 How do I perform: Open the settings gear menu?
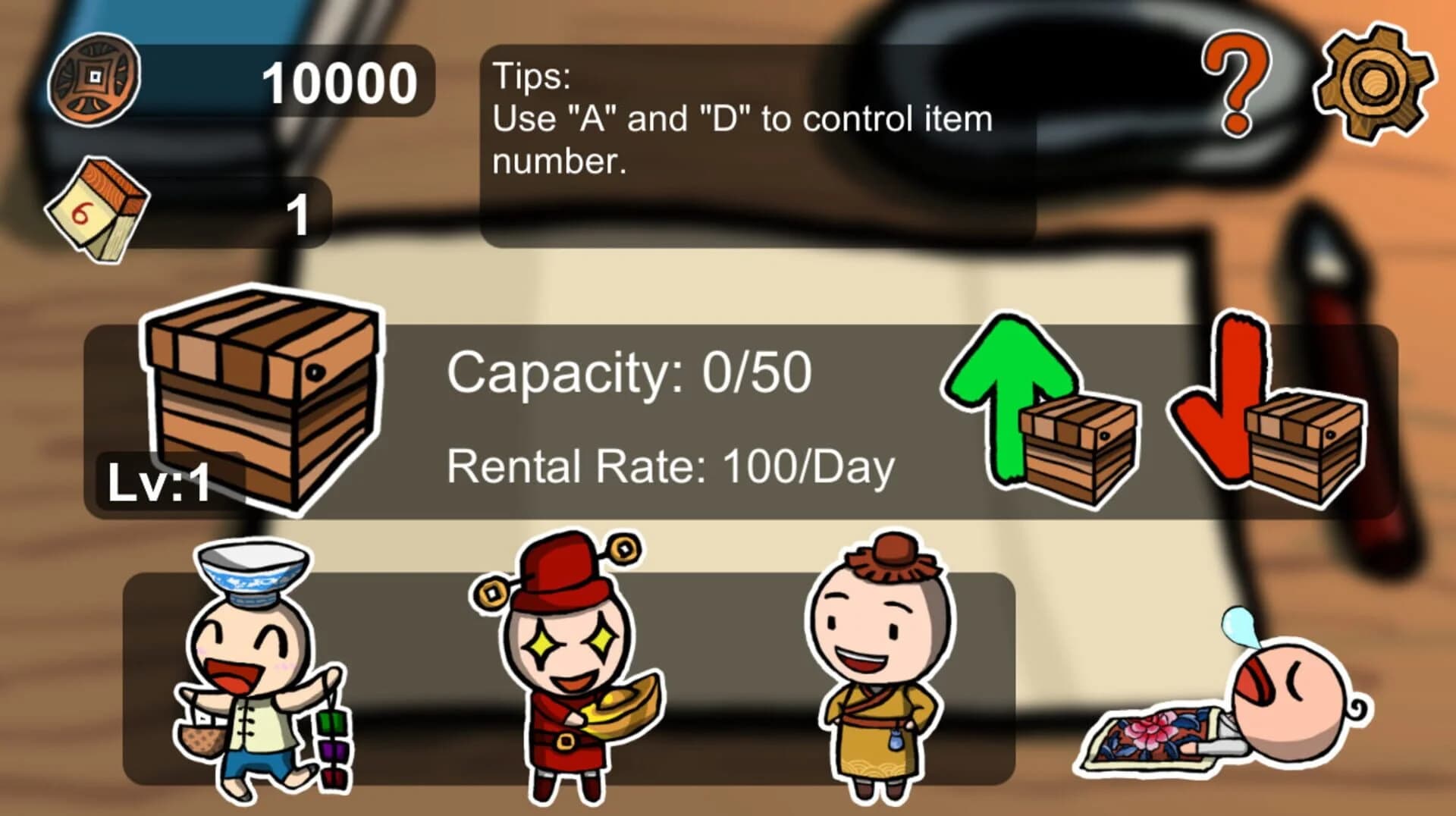[1372, 83]
